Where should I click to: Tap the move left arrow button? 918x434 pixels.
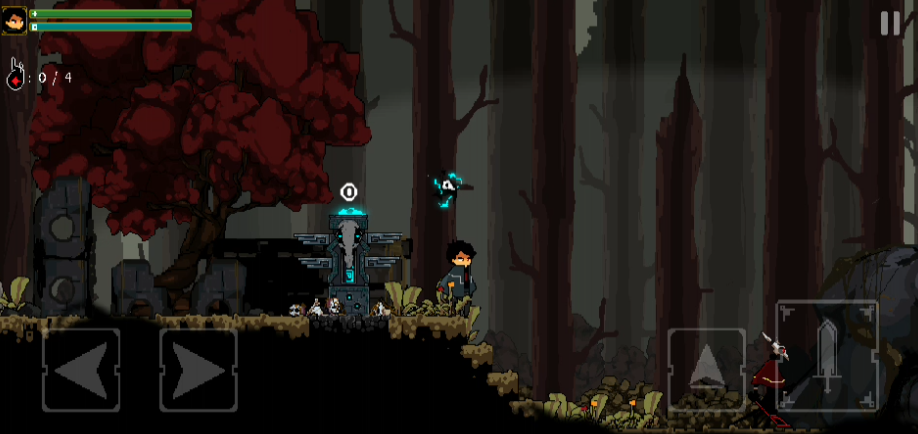[81, 370]
